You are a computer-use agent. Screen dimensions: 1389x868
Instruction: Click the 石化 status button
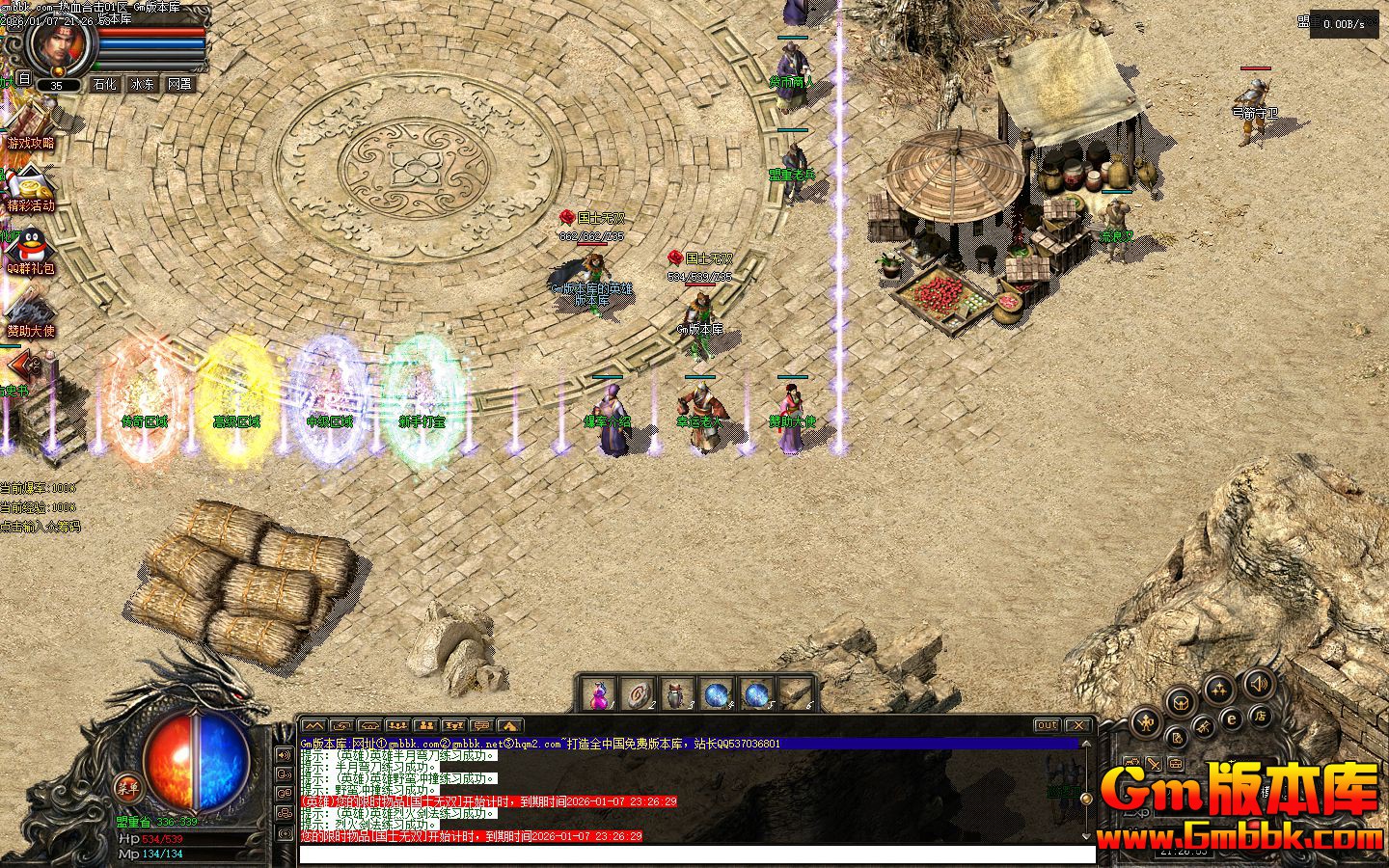[104, 85]
